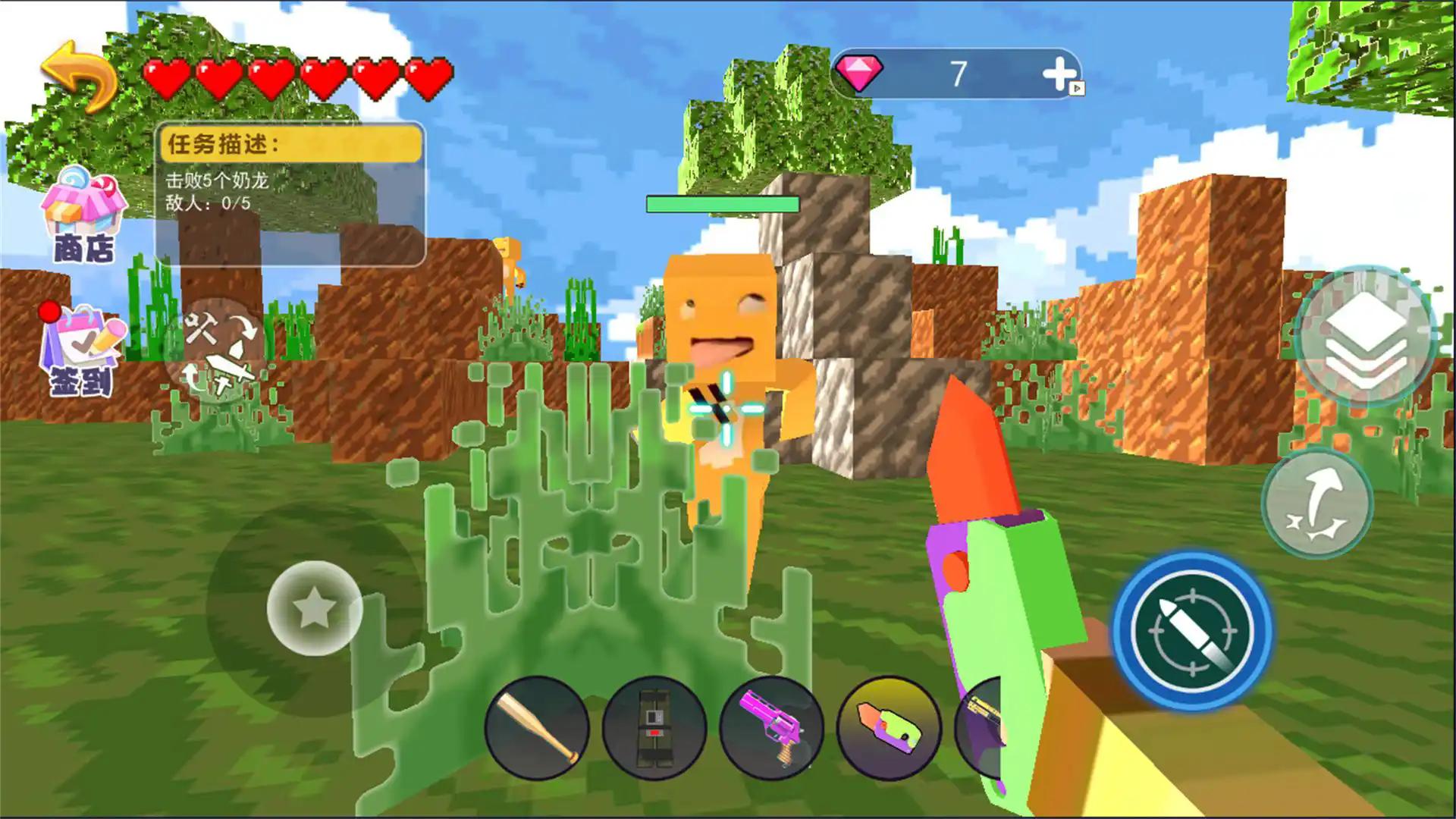Viewport: 1456px width, 819px height.
Task: Add more gems with the plus button
Action: [x=1059, y=74]
